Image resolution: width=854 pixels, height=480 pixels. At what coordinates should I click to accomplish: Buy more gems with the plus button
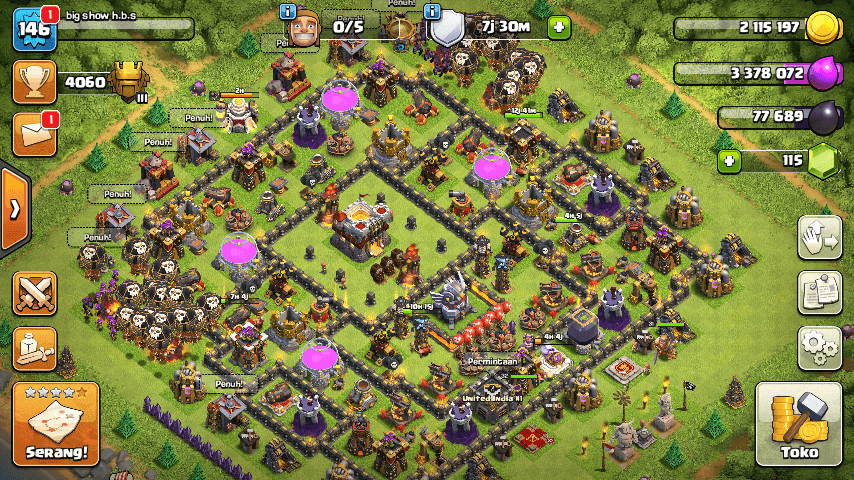click(x=729, y=160)
